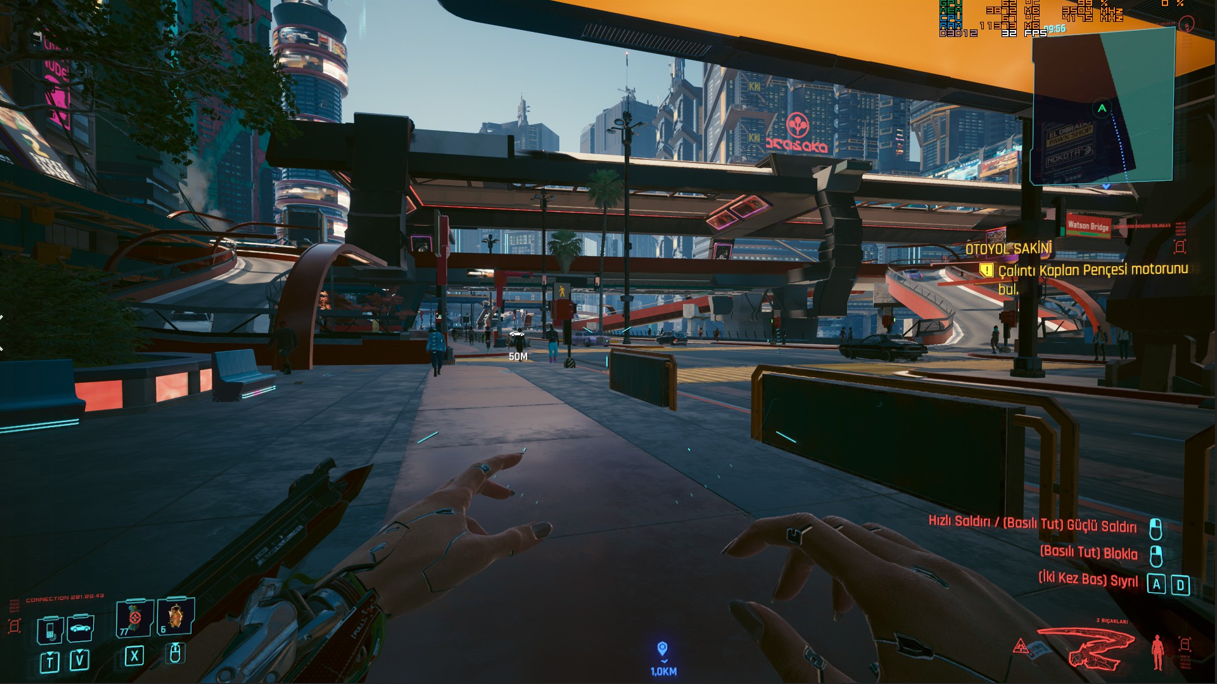Click the yellow quest objective marker icon
This screenshot has width=1217, height=684.
click(x=986, y=270)
